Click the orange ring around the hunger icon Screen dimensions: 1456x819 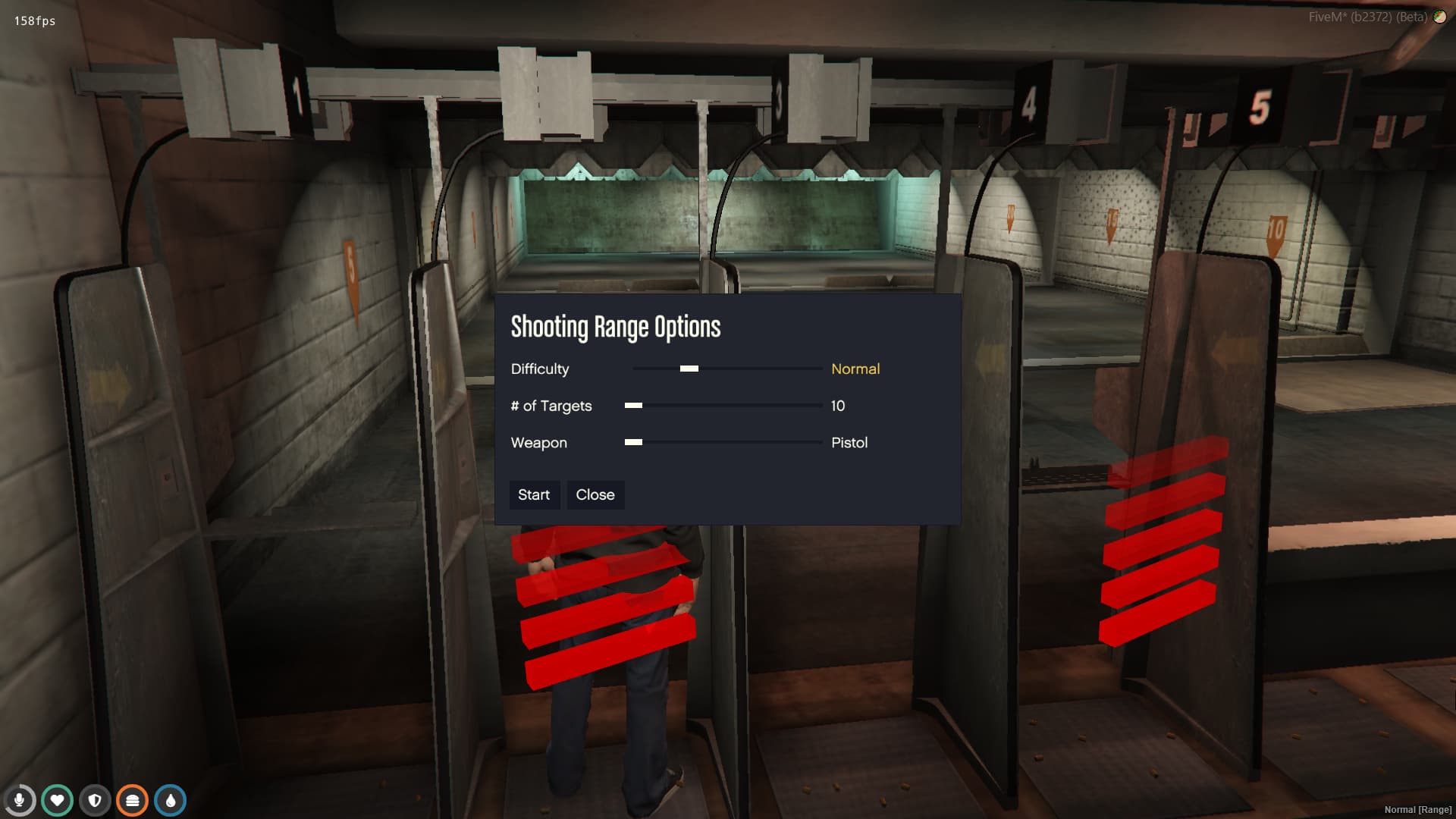tap(132, 786)
